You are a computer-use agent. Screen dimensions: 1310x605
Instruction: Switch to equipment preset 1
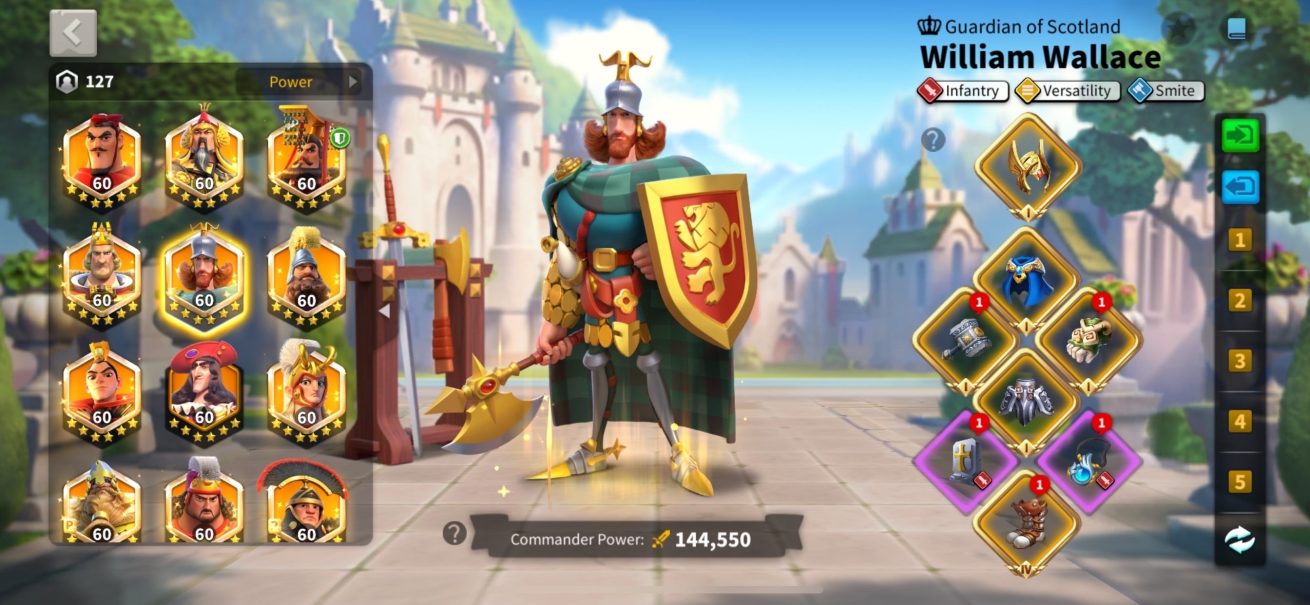click(x=1240, y=240)
